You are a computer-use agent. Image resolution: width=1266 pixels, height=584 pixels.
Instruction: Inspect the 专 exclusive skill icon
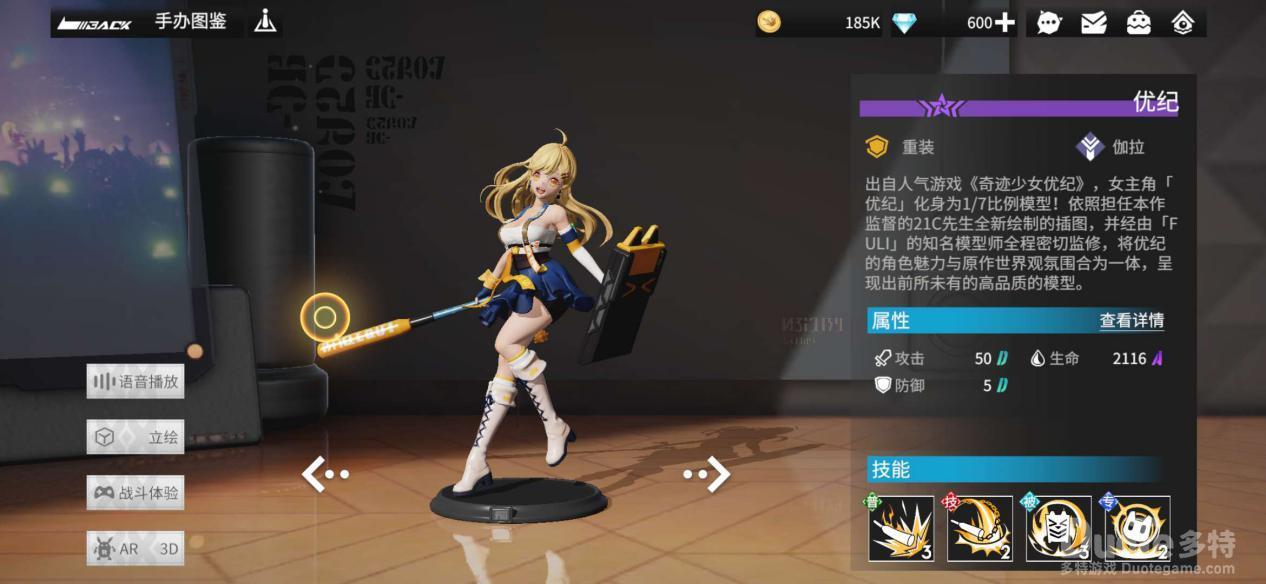pyautogui.click(x=1137, y=528)
